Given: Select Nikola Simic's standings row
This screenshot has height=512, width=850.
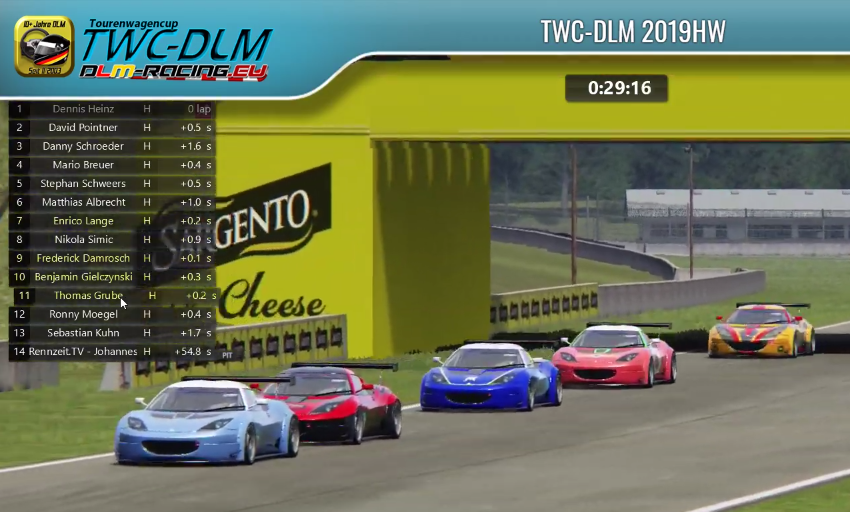Looking at the screenshot, I should click(83, 240).
